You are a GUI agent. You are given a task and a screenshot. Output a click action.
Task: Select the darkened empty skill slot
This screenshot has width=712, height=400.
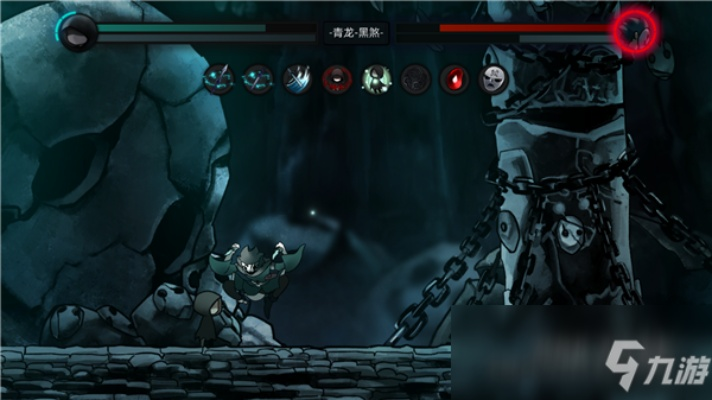point(415,78)
